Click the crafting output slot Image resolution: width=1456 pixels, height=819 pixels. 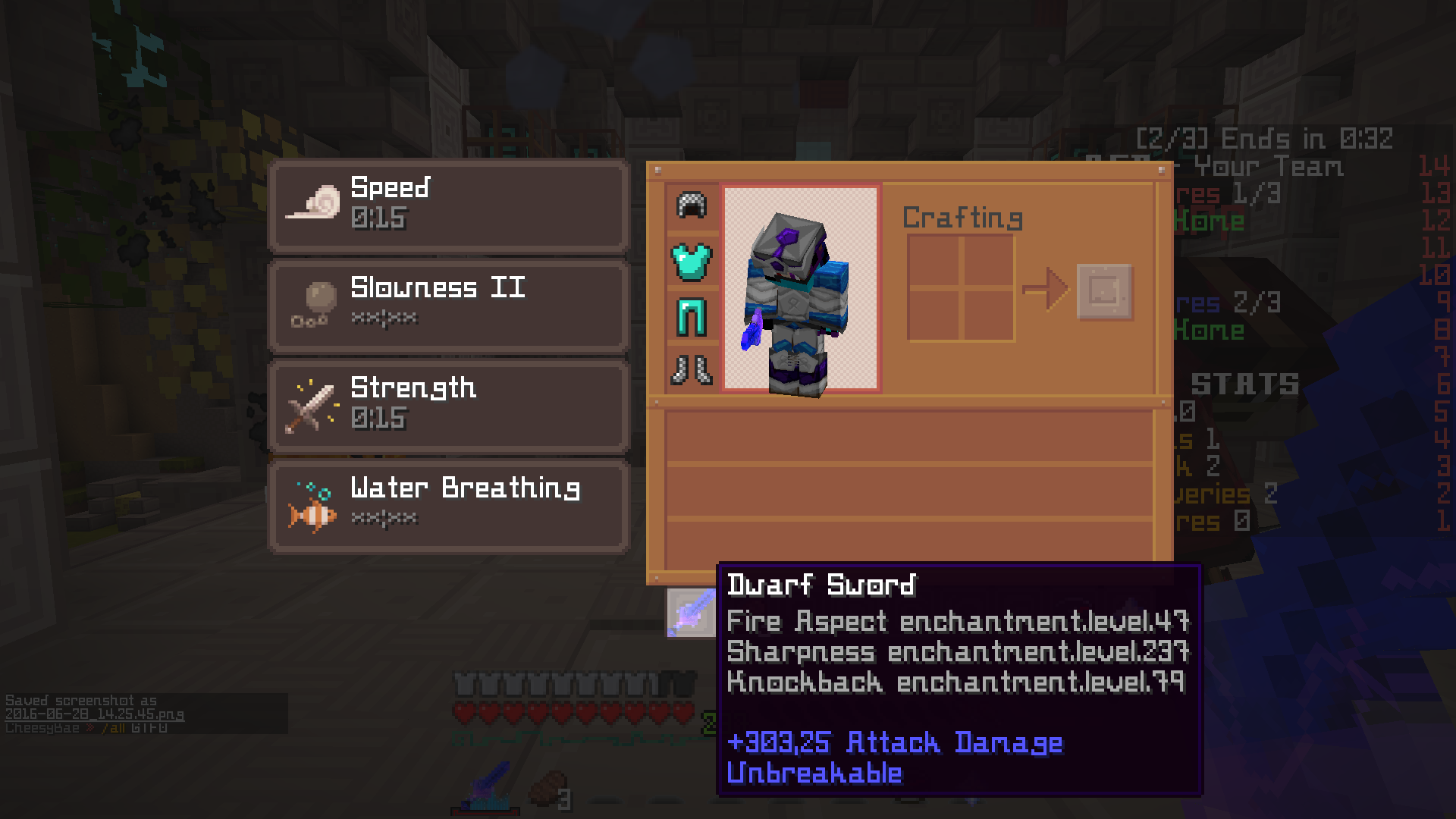(1105, 291)
